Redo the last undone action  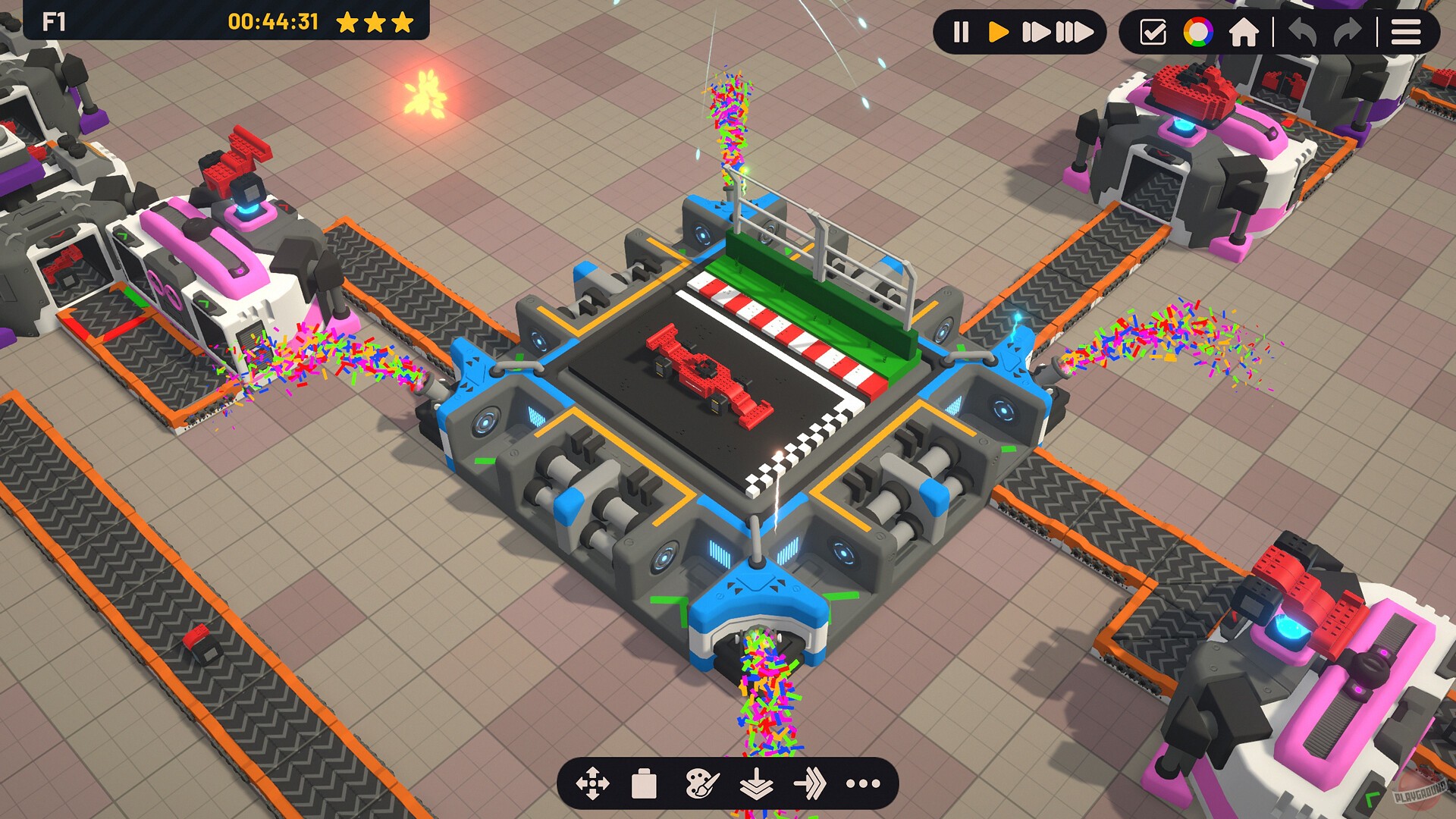pyautogui.click(x=1348, y=32)
